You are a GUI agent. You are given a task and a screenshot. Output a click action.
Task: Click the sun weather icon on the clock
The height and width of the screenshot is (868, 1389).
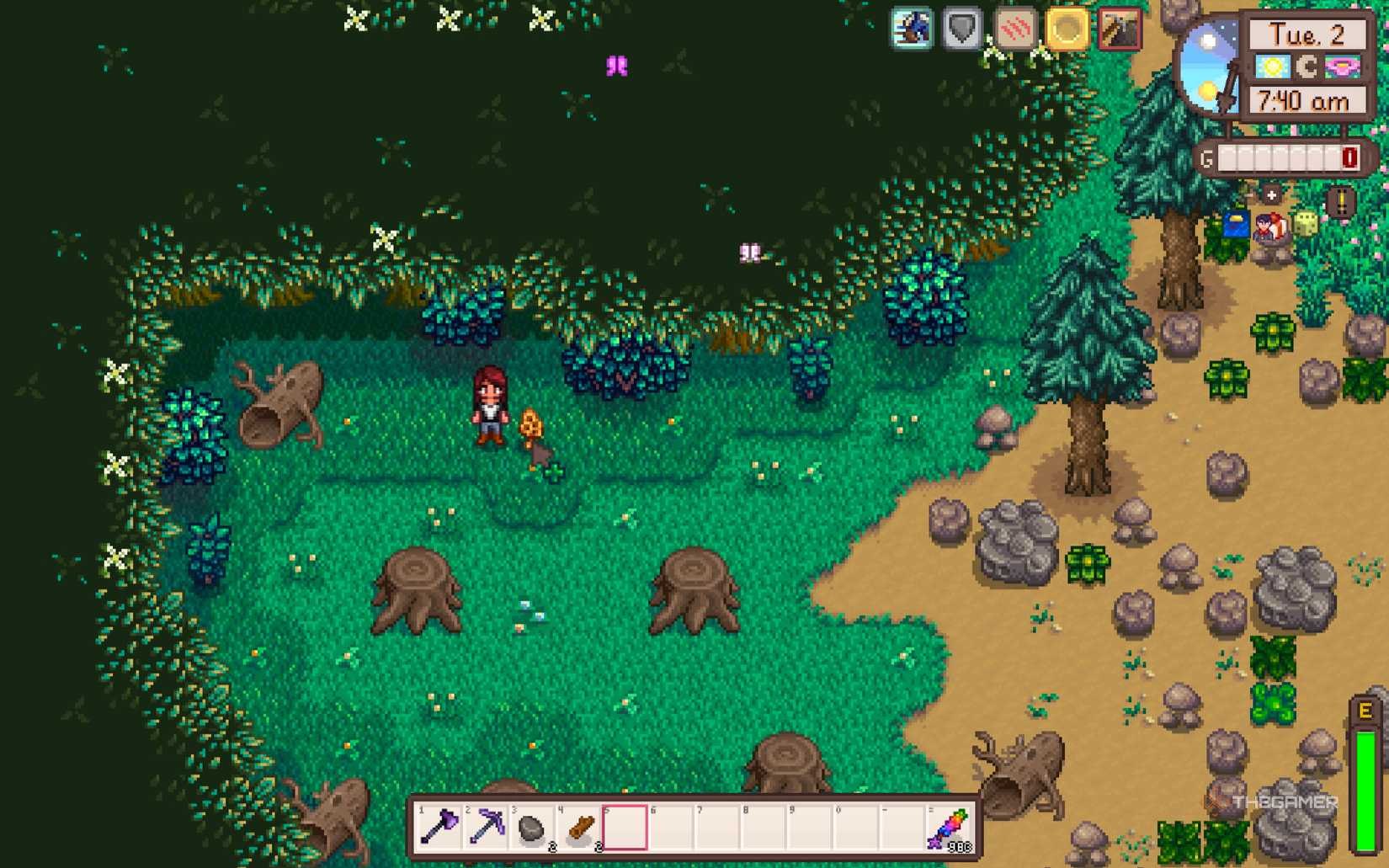point(1273,67)
